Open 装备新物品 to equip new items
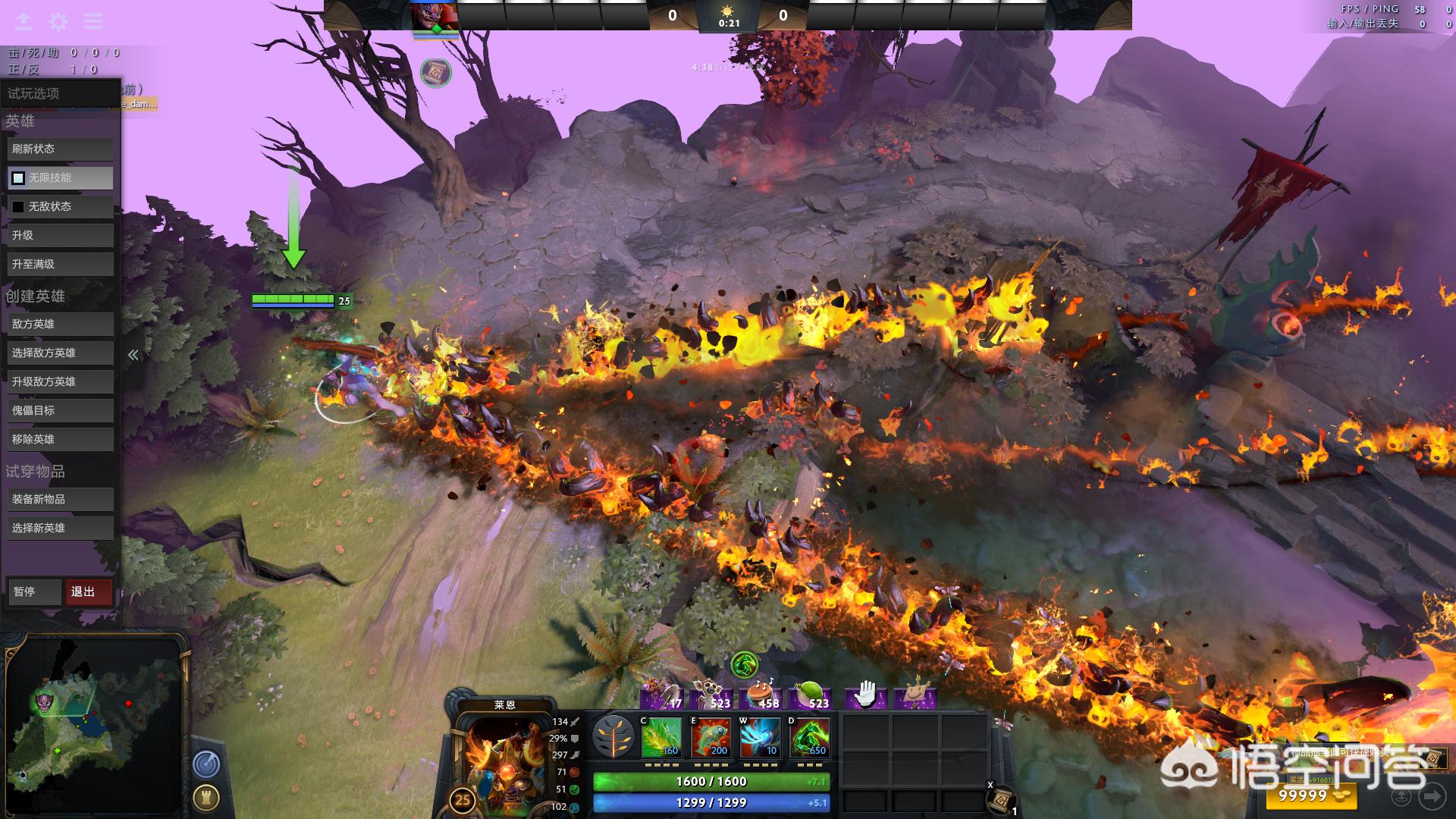1456x819 pixels. coord(60,500)
